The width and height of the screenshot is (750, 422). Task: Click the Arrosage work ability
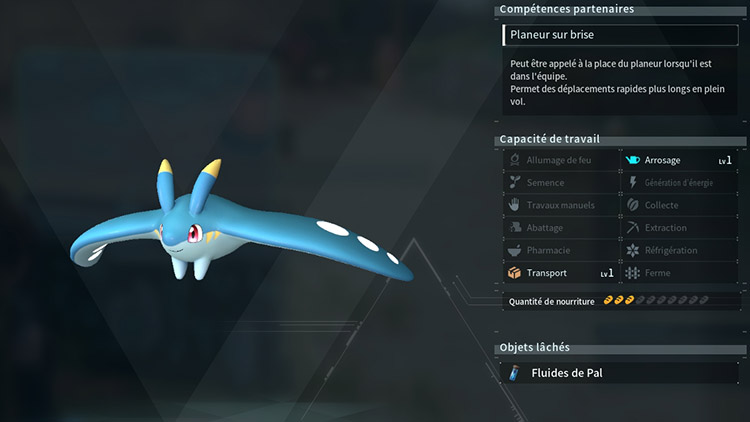click(x=678, y=160)
